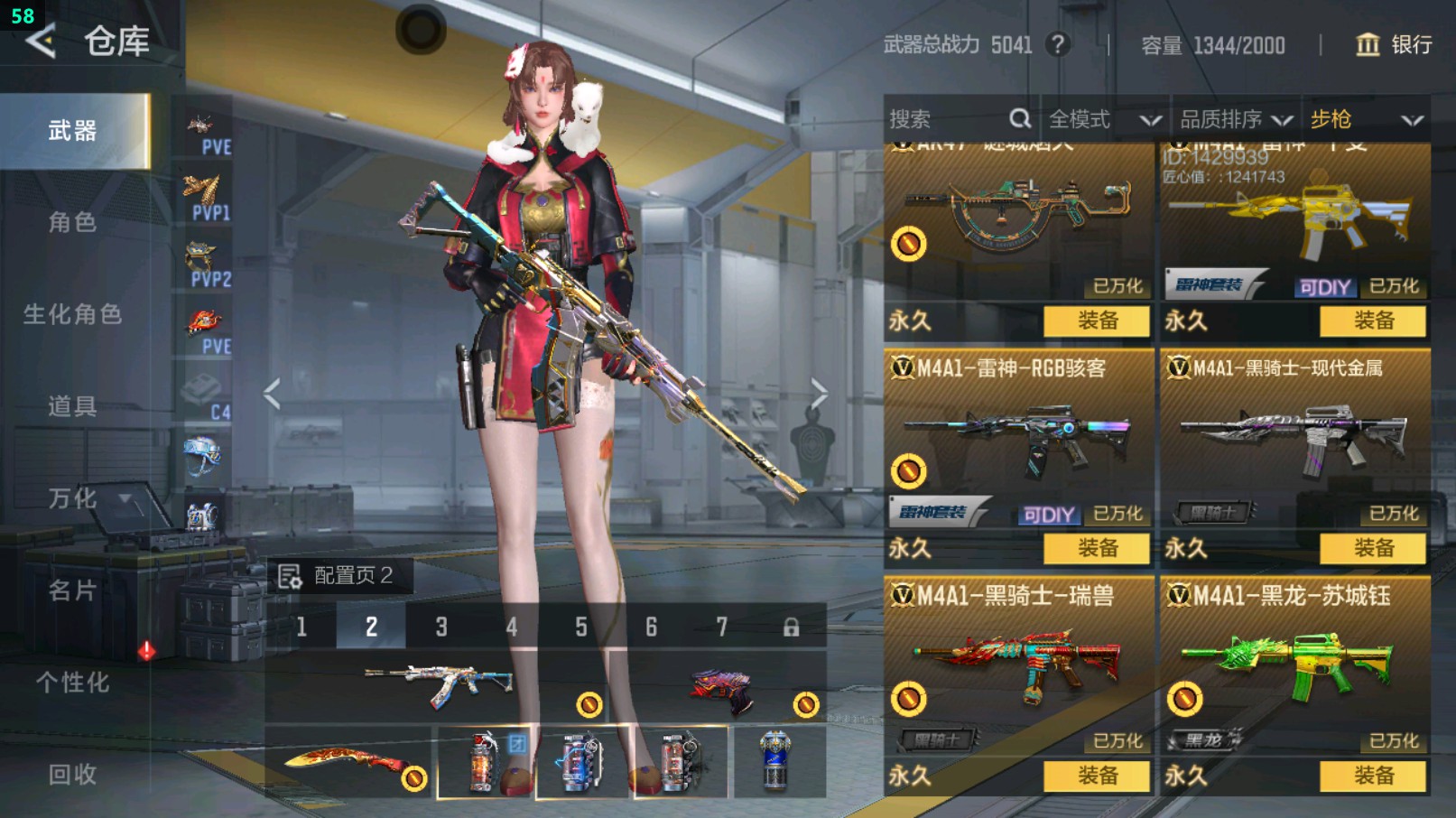Select the equipped red dragon knife slot
The image size is (1456, 818).
(350, 763)
